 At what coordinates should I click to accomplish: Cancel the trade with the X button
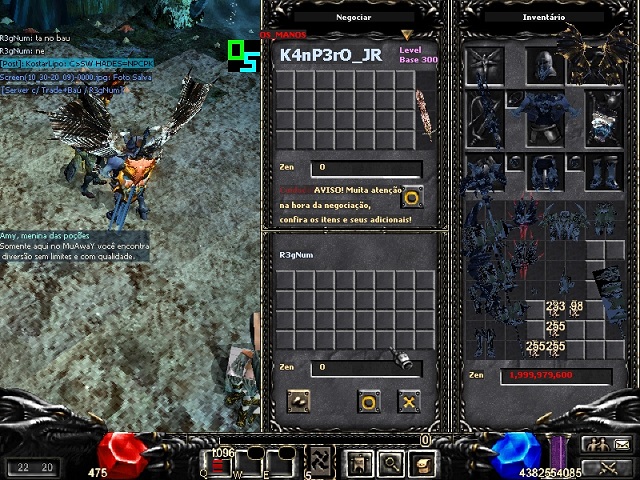pyautogui.click(x=408, y=402)
